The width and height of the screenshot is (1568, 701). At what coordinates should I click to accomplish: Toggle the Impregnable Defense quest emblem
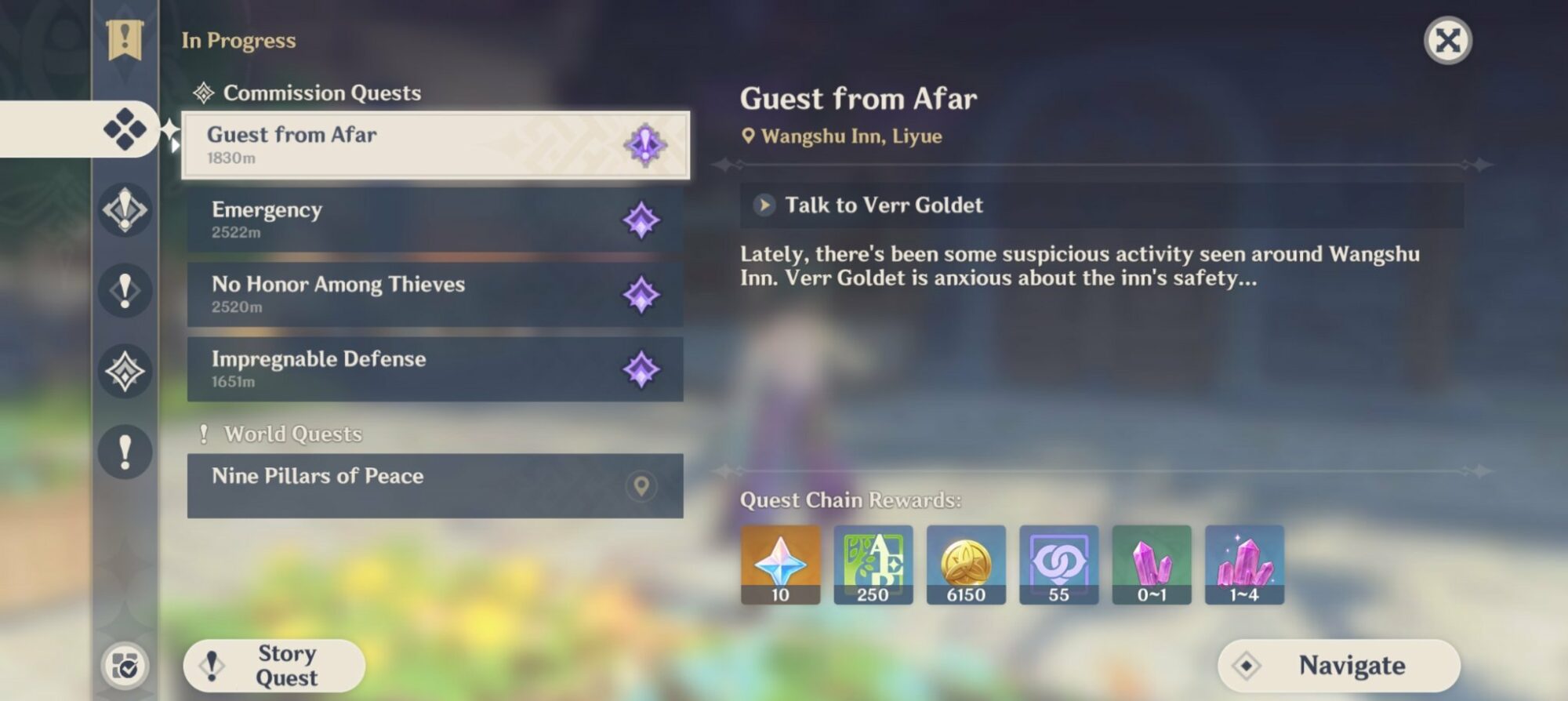644,369
